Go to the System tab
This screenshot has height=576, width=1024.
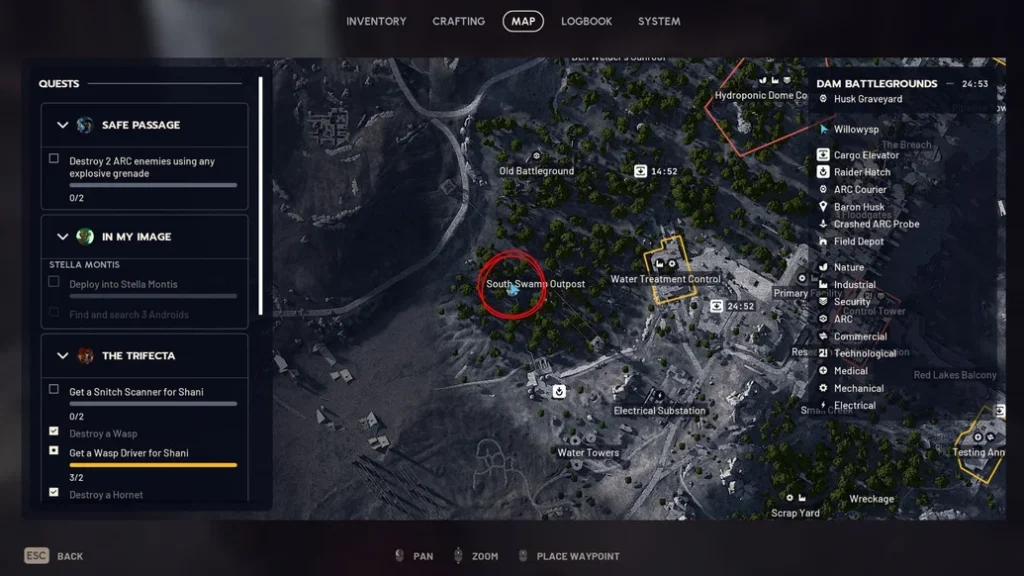click(659, 21)
